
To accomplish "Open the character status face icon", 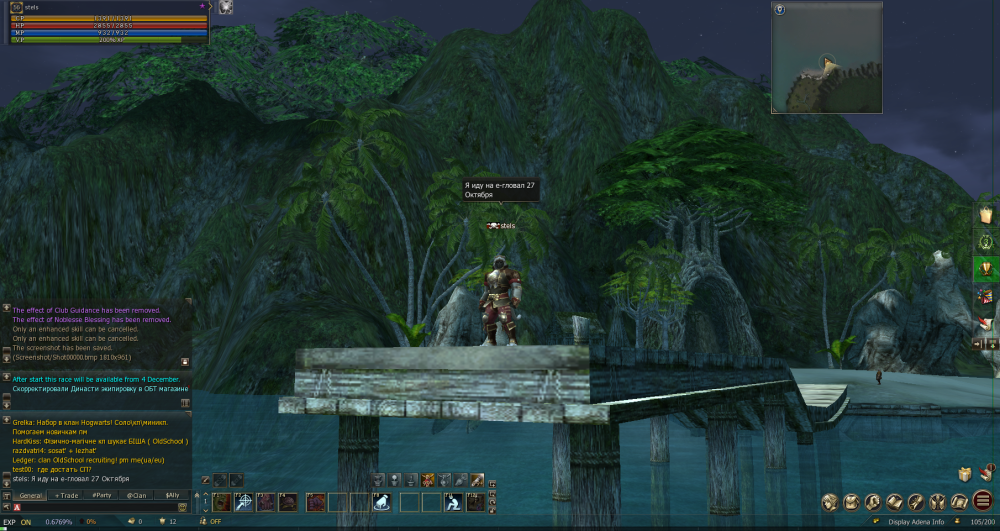I will pos(830,501).
